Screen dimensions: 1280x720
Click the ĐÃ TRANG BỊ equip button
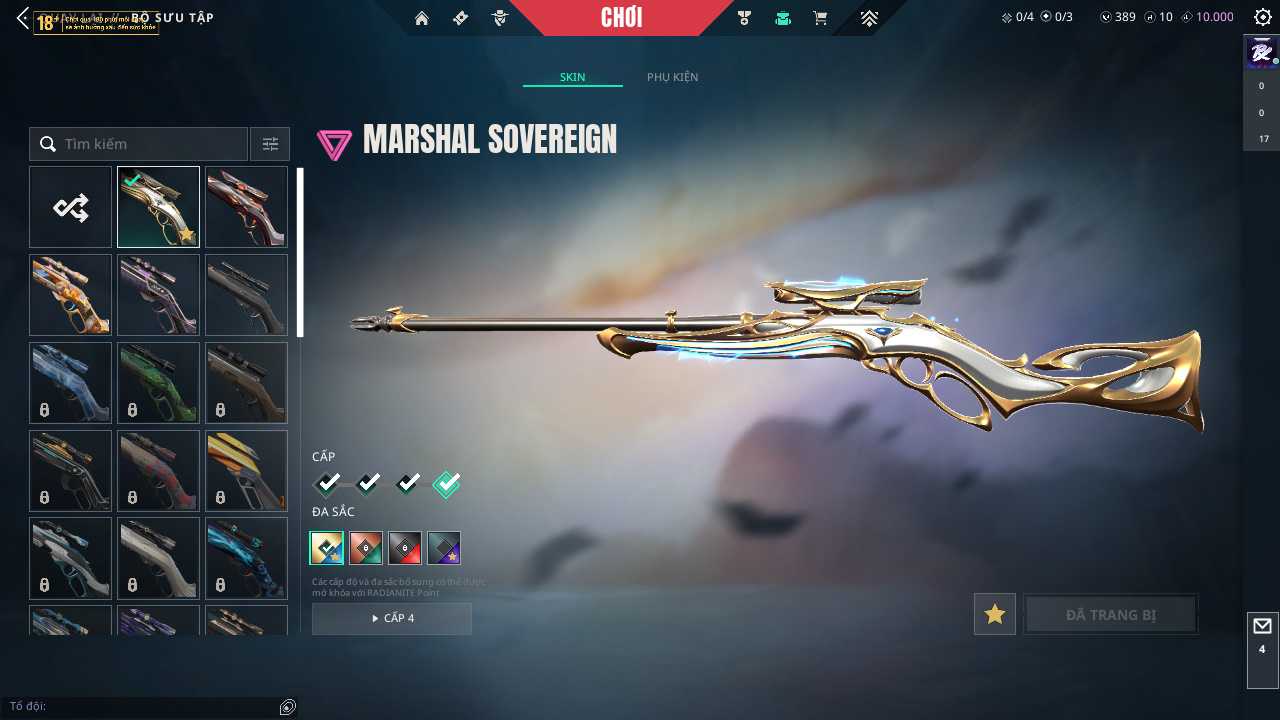coord(1111,614)
